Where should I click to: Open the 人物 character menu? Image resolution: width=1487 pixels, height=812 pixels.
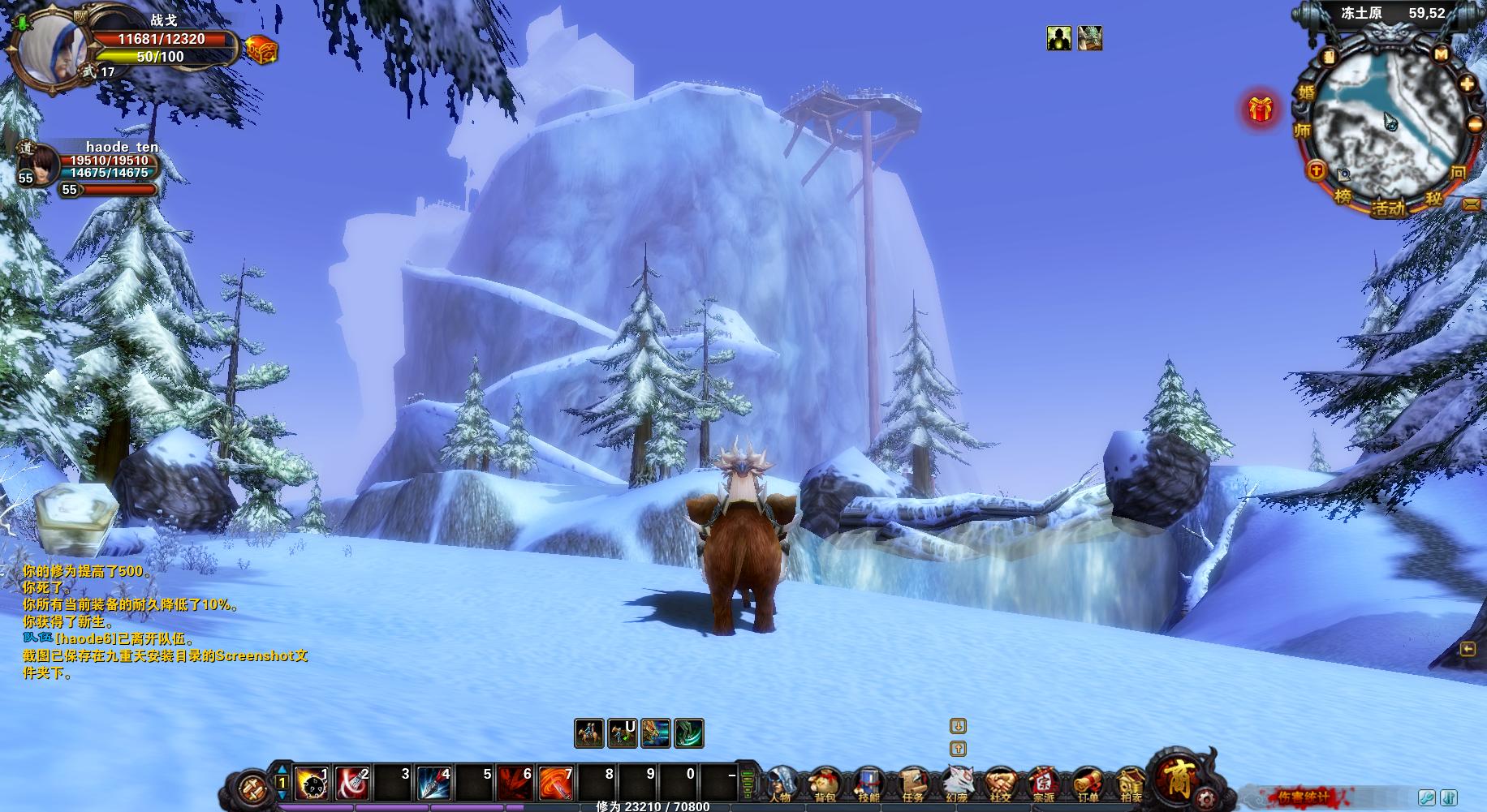click(781, 784)
